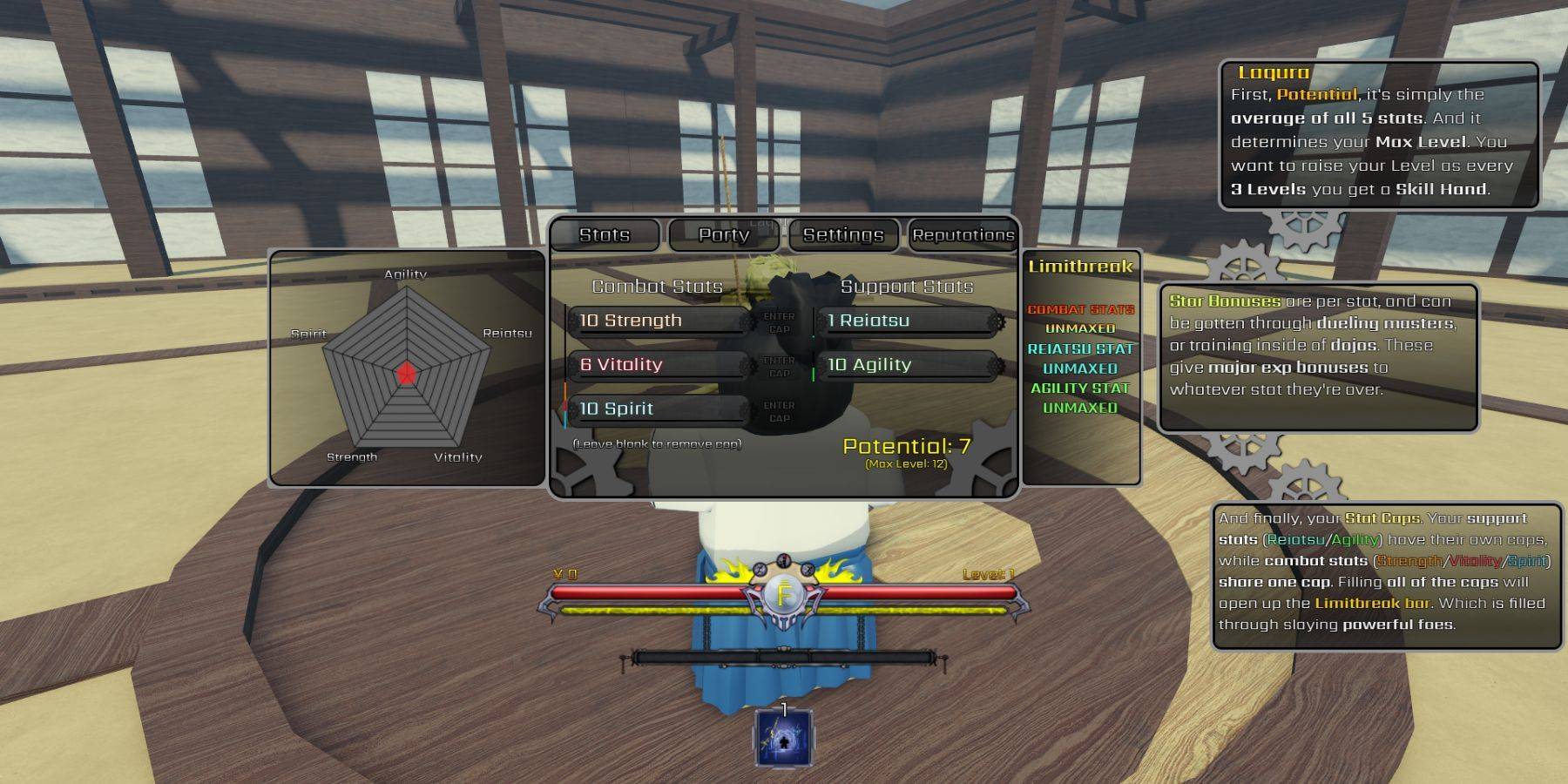The width and height of the screenshot is (1568, 784).
Task: Choose the 10 Spirit stat bar
Action: [x=659, y=409]
